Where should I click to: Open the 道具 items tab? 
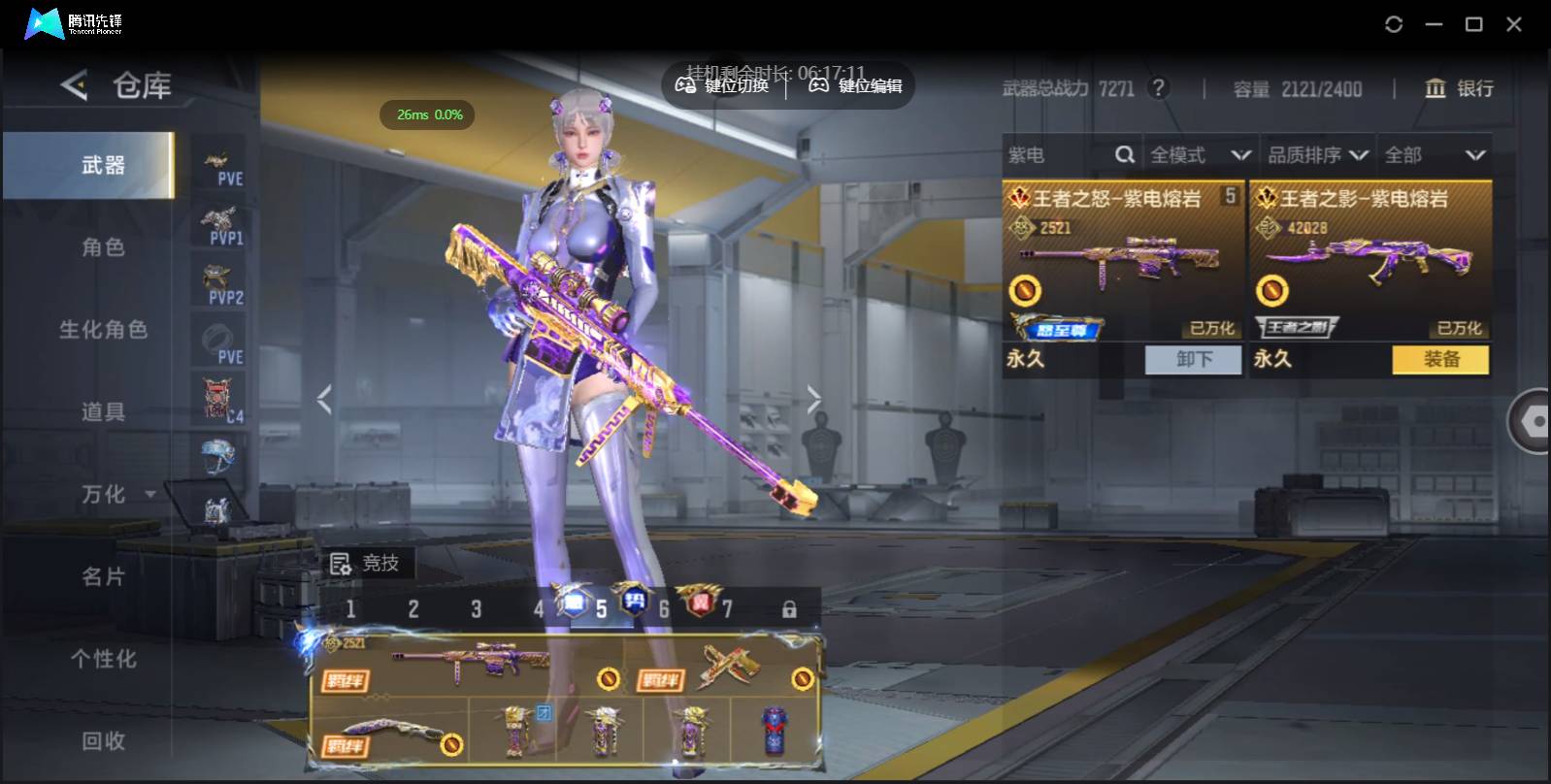point(102,412)
